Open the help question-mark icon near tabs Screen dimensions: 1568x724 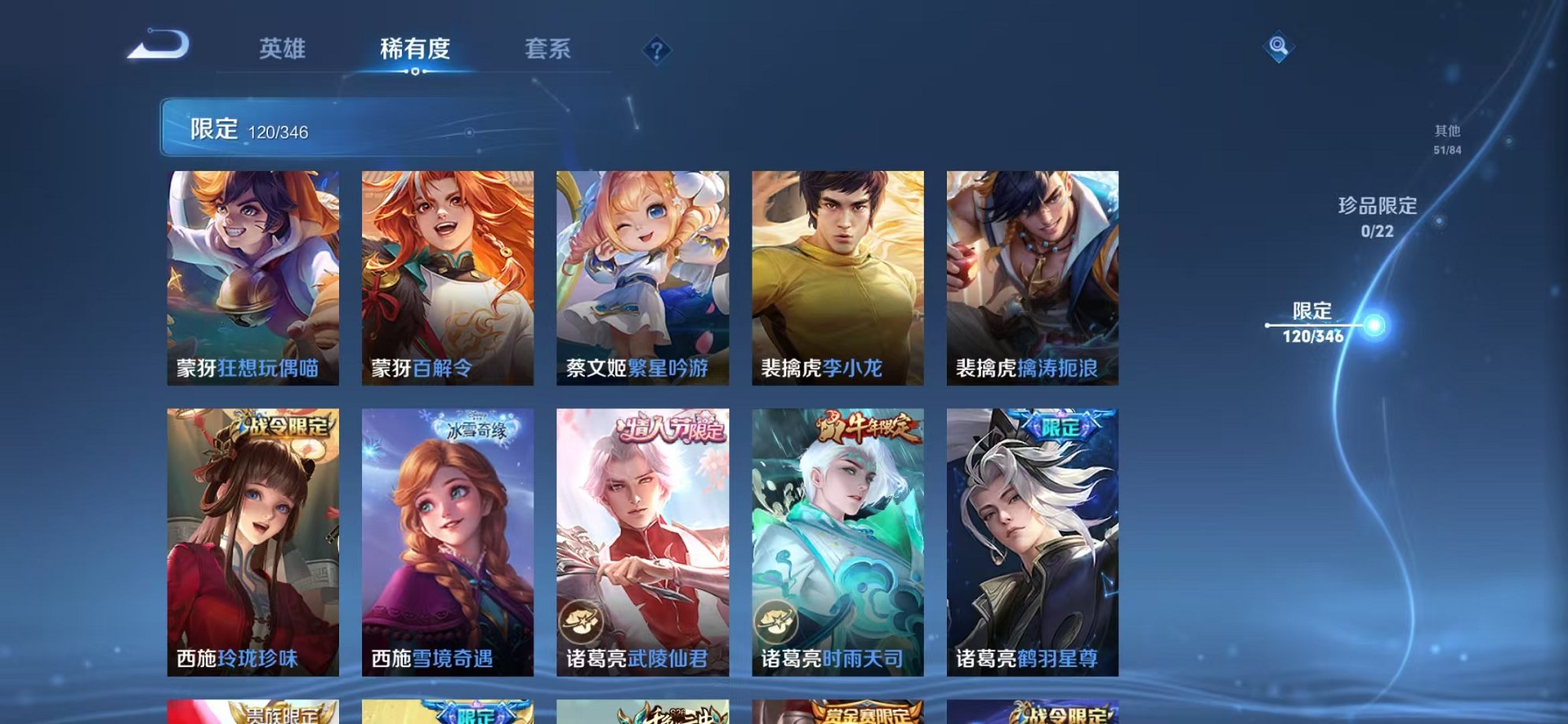tap(659, 50)
